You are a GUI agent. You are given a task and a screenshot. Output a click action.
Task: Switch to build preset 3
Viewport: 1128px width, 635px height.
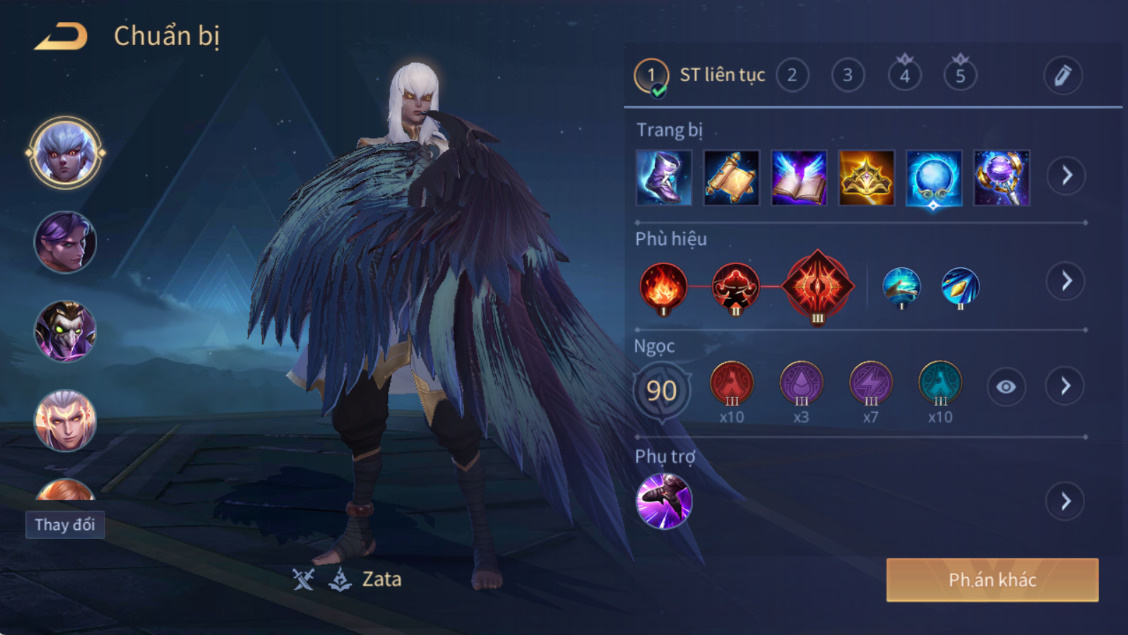coord(847,75)
